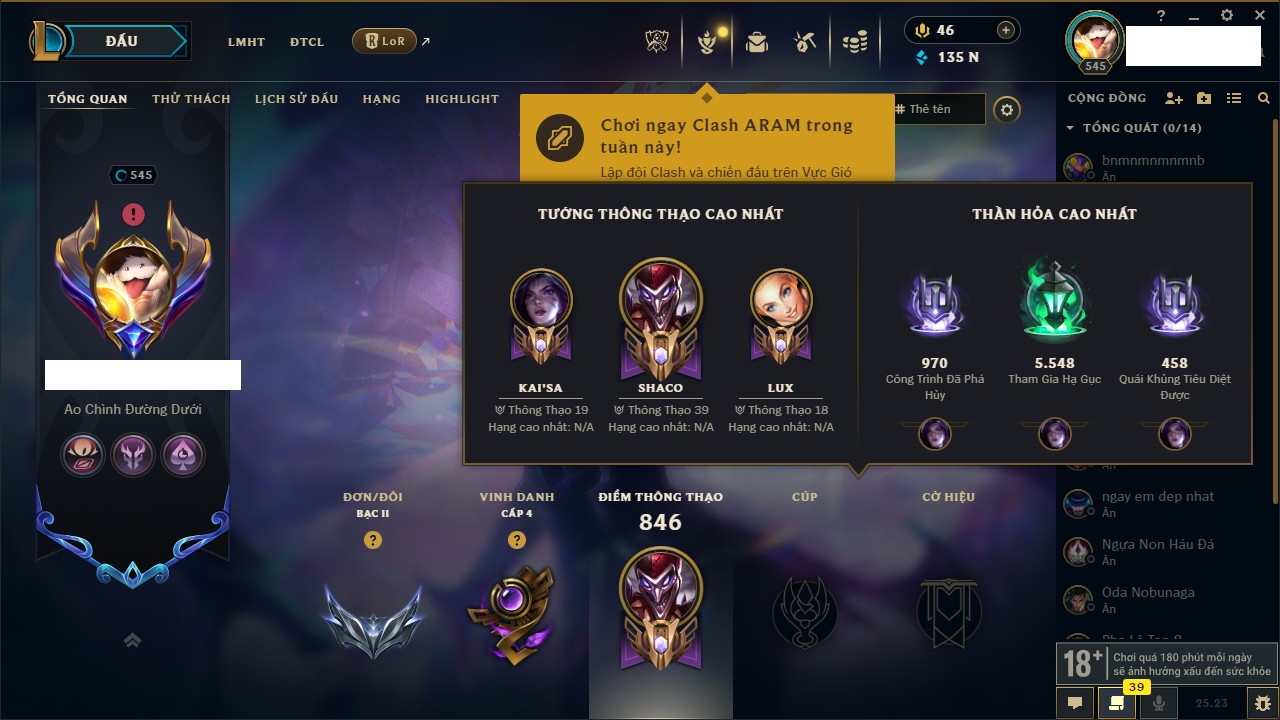Open the backpack collection icon

point(757,42)
